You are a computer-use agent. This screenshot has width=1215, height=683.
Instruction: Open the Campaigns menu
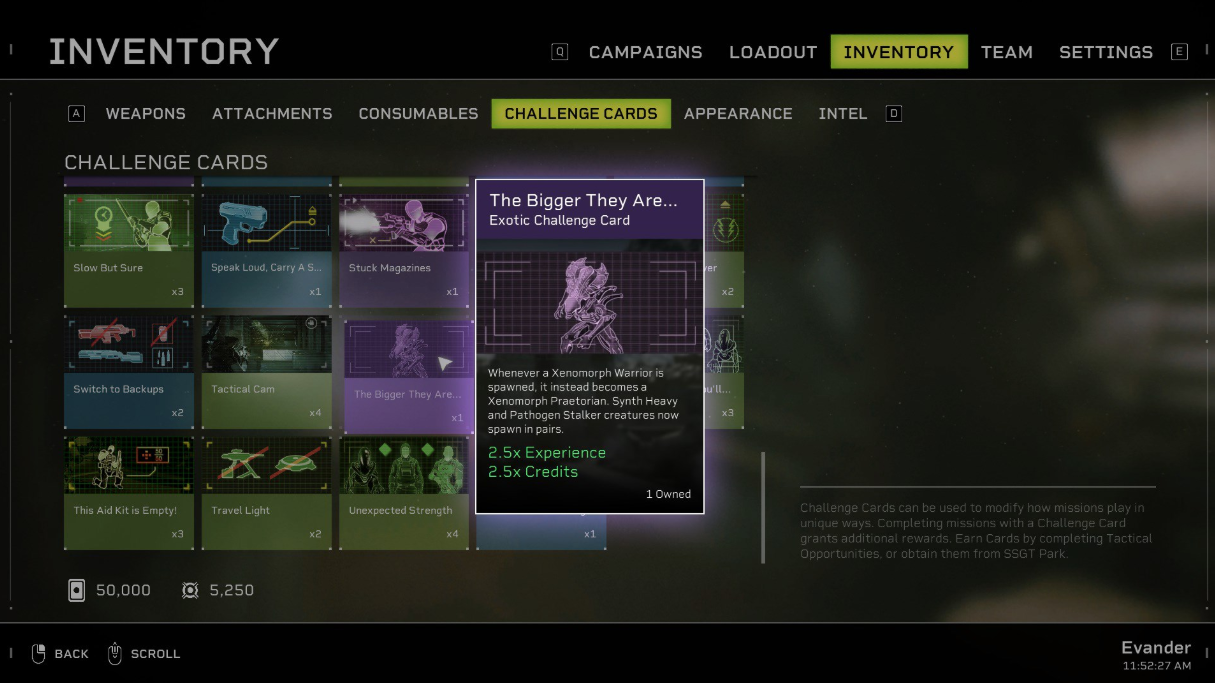[645, 52]
